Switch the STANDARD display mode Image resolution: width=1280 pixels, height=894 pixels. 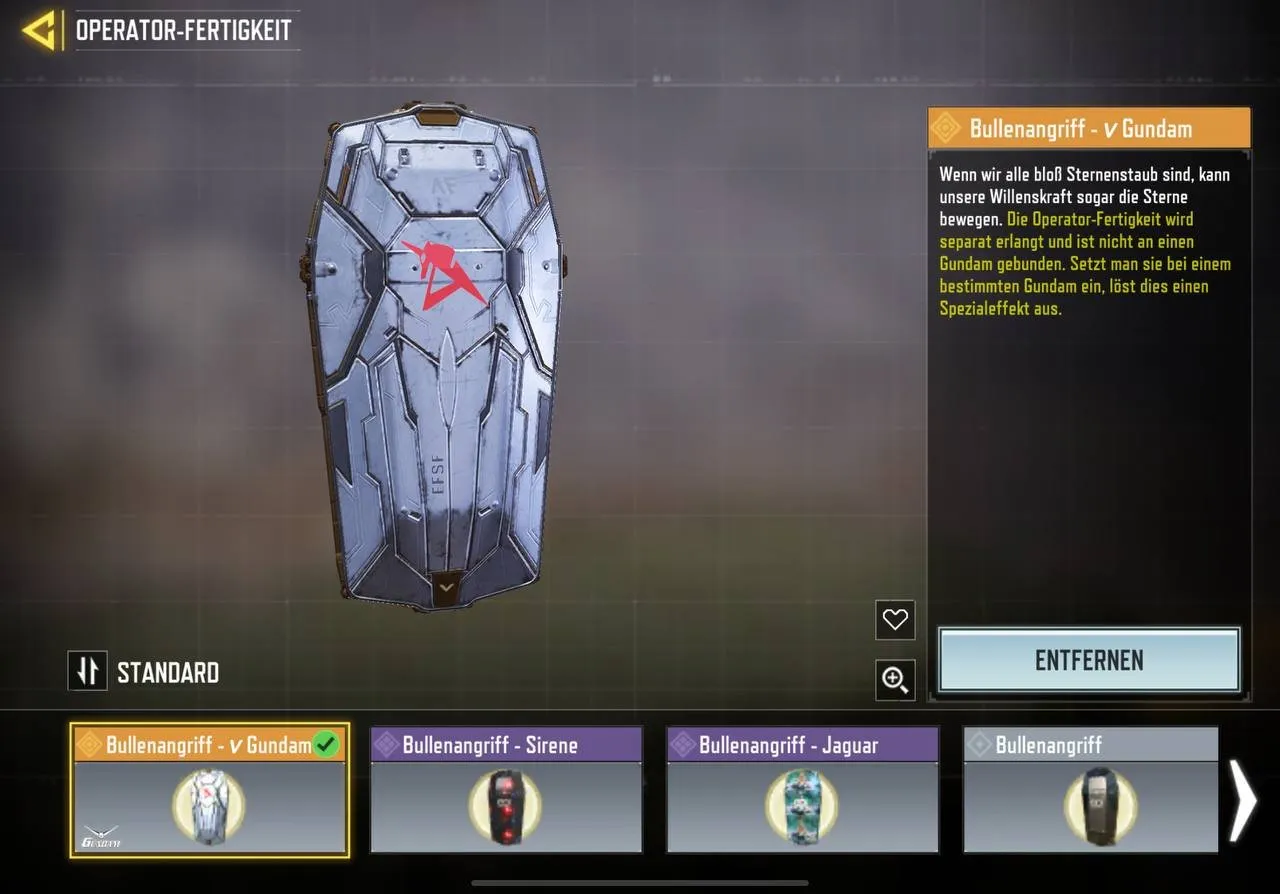tap(168, 671)
